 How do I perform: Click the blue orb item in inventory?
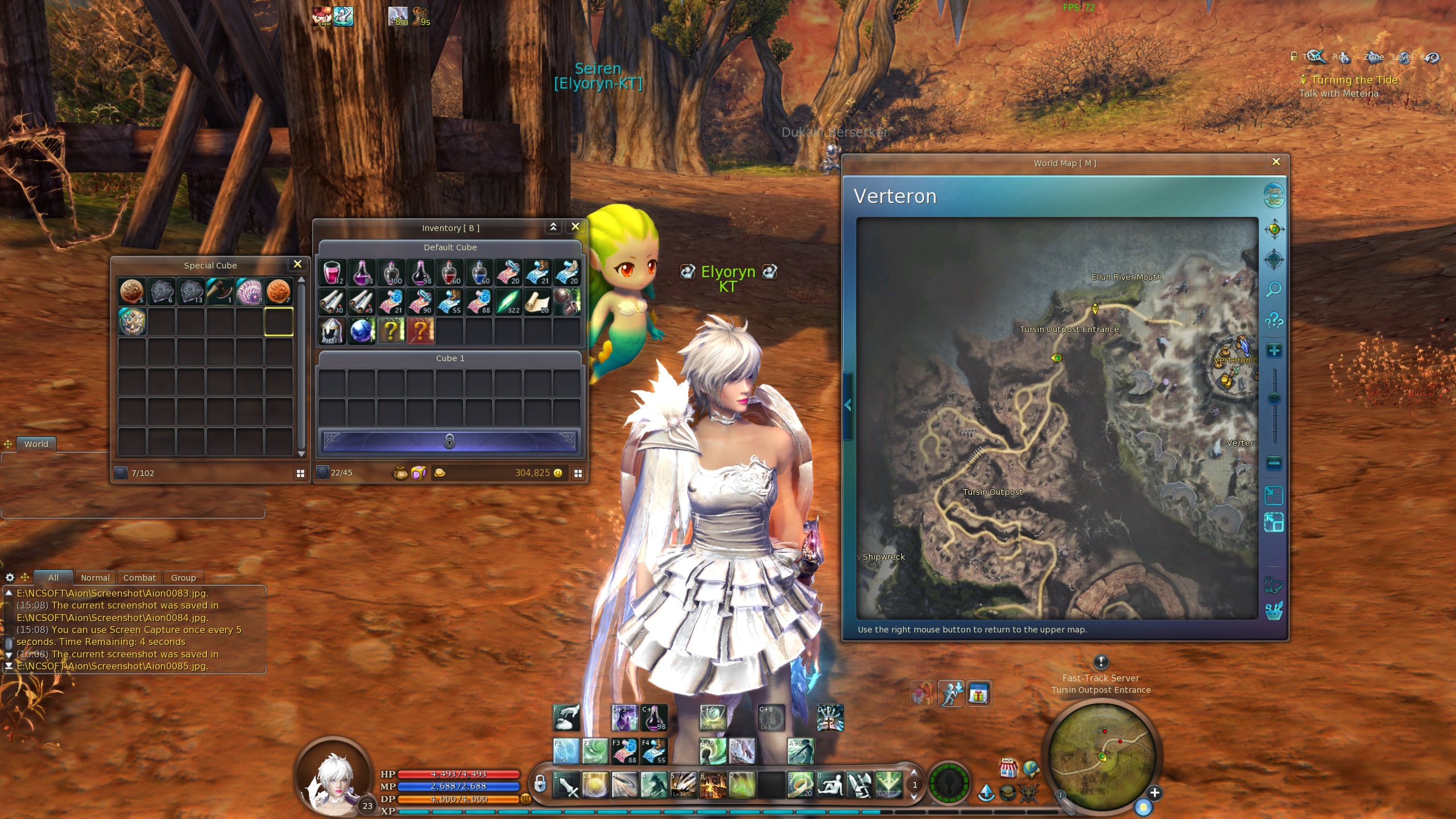(x=361, y=331)
